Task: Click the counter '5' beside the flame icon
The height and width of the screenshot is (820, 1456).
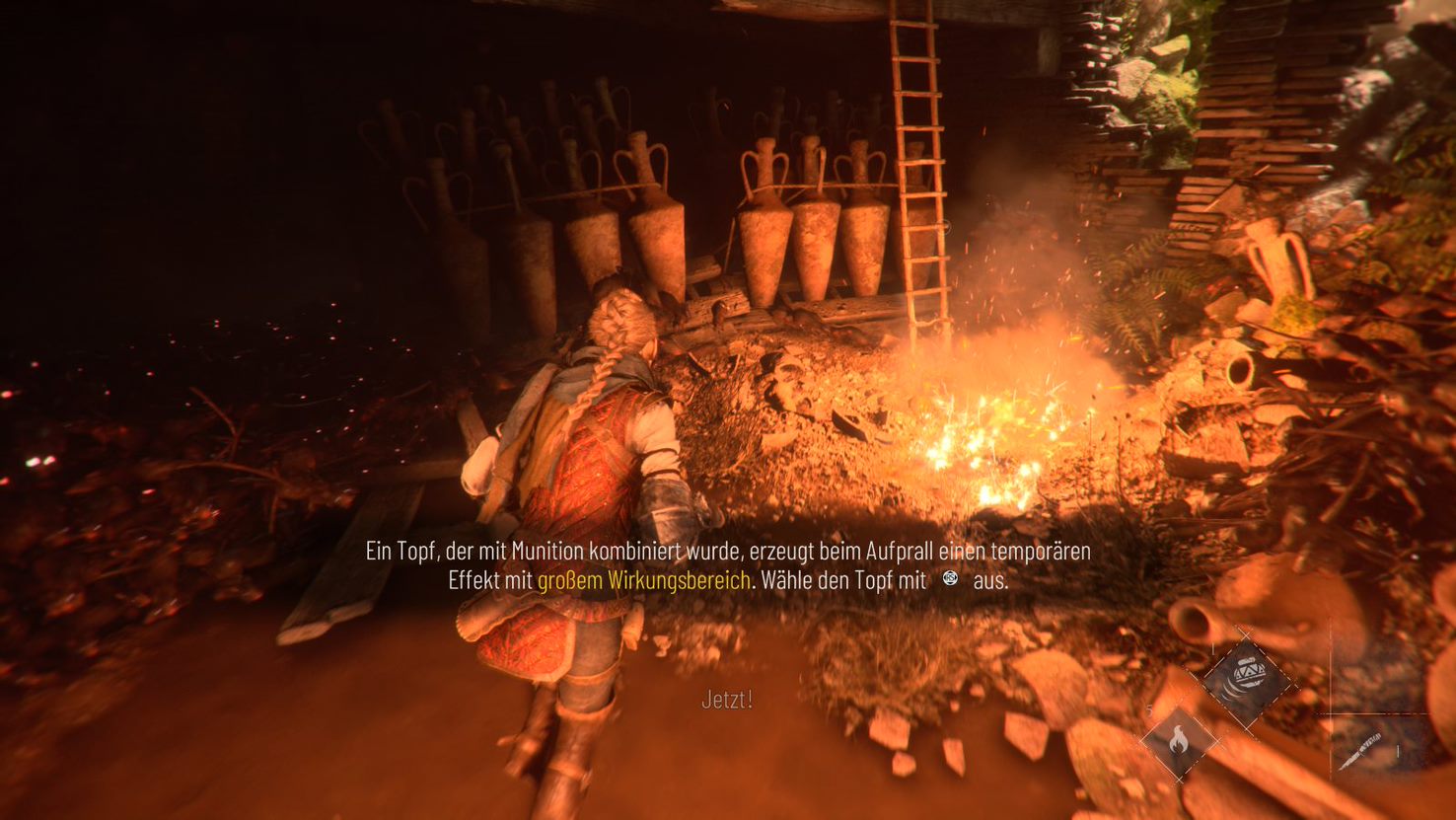Action: point(1149,709)
